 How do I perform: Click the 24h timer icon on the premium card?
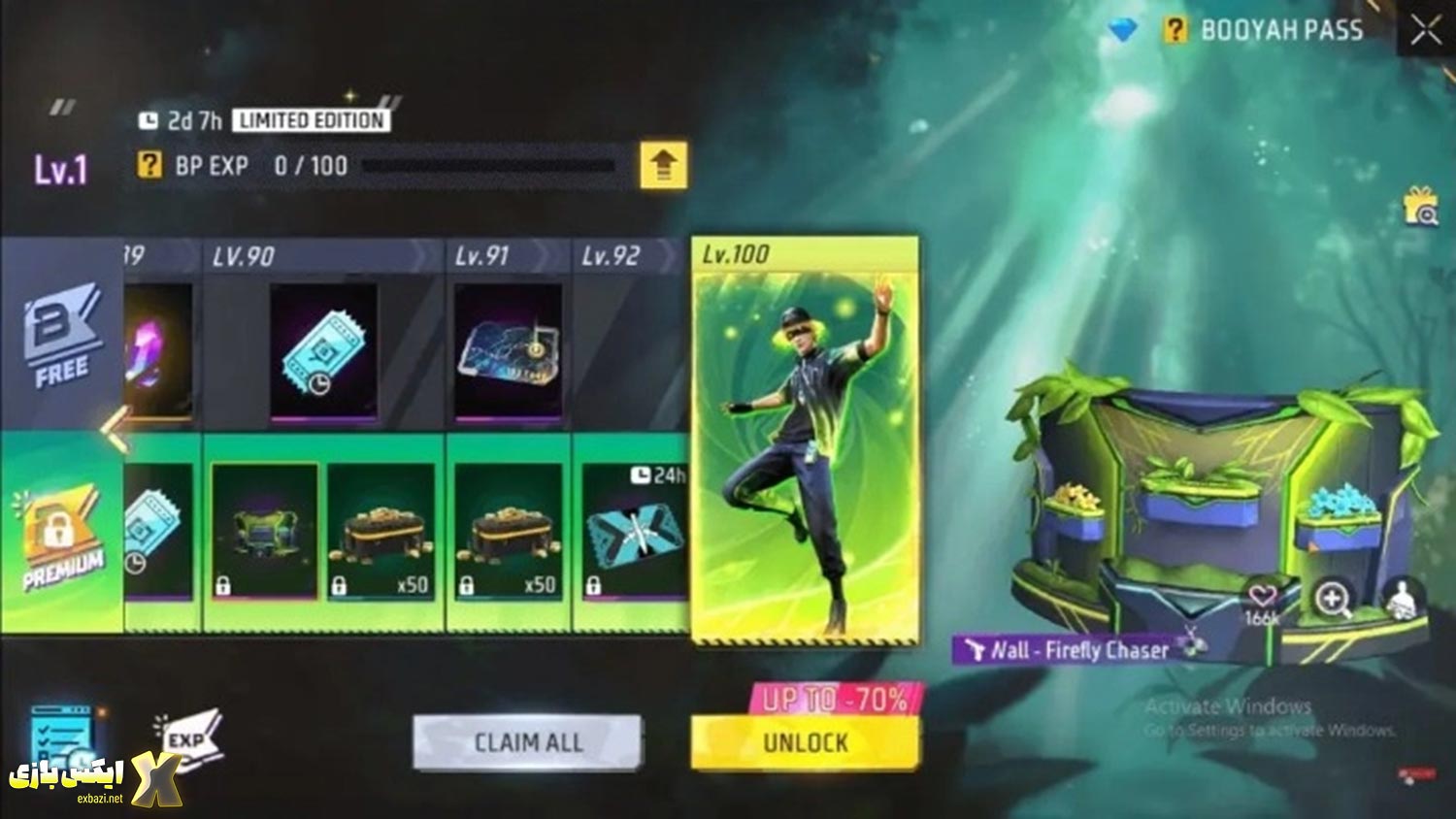point(640,473)
